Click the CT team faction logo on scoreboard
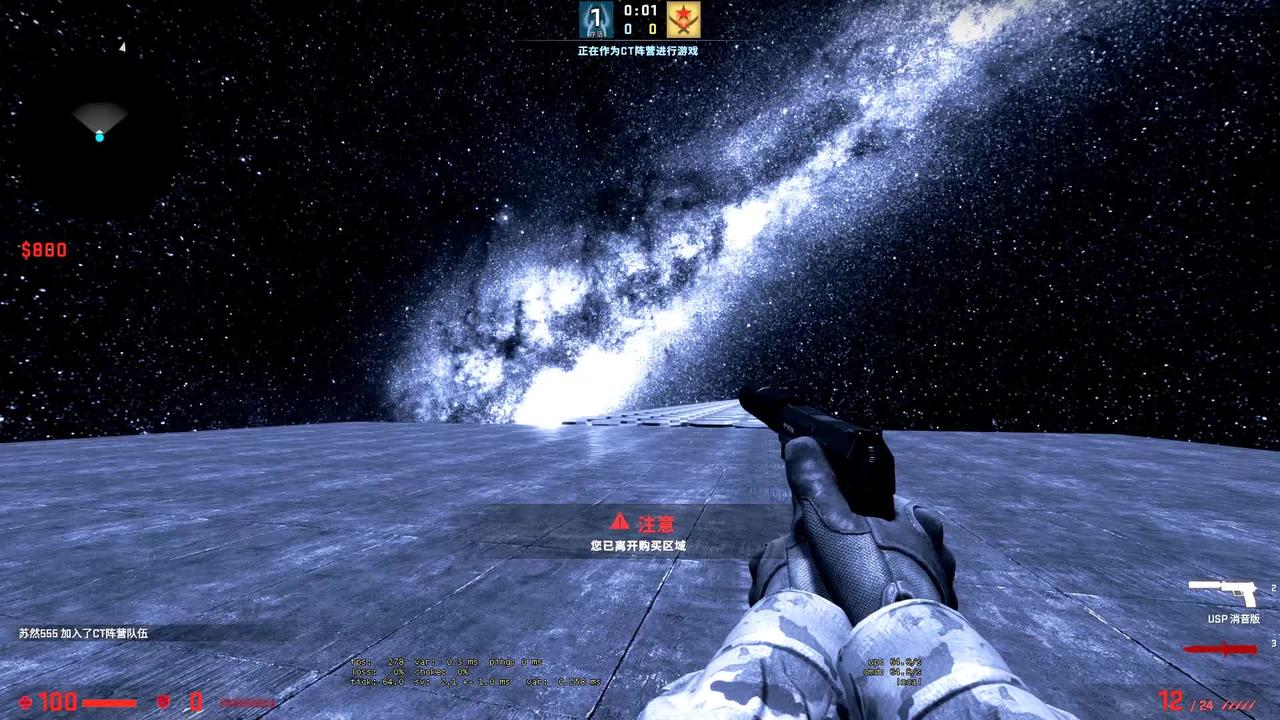 coord(596,18)
